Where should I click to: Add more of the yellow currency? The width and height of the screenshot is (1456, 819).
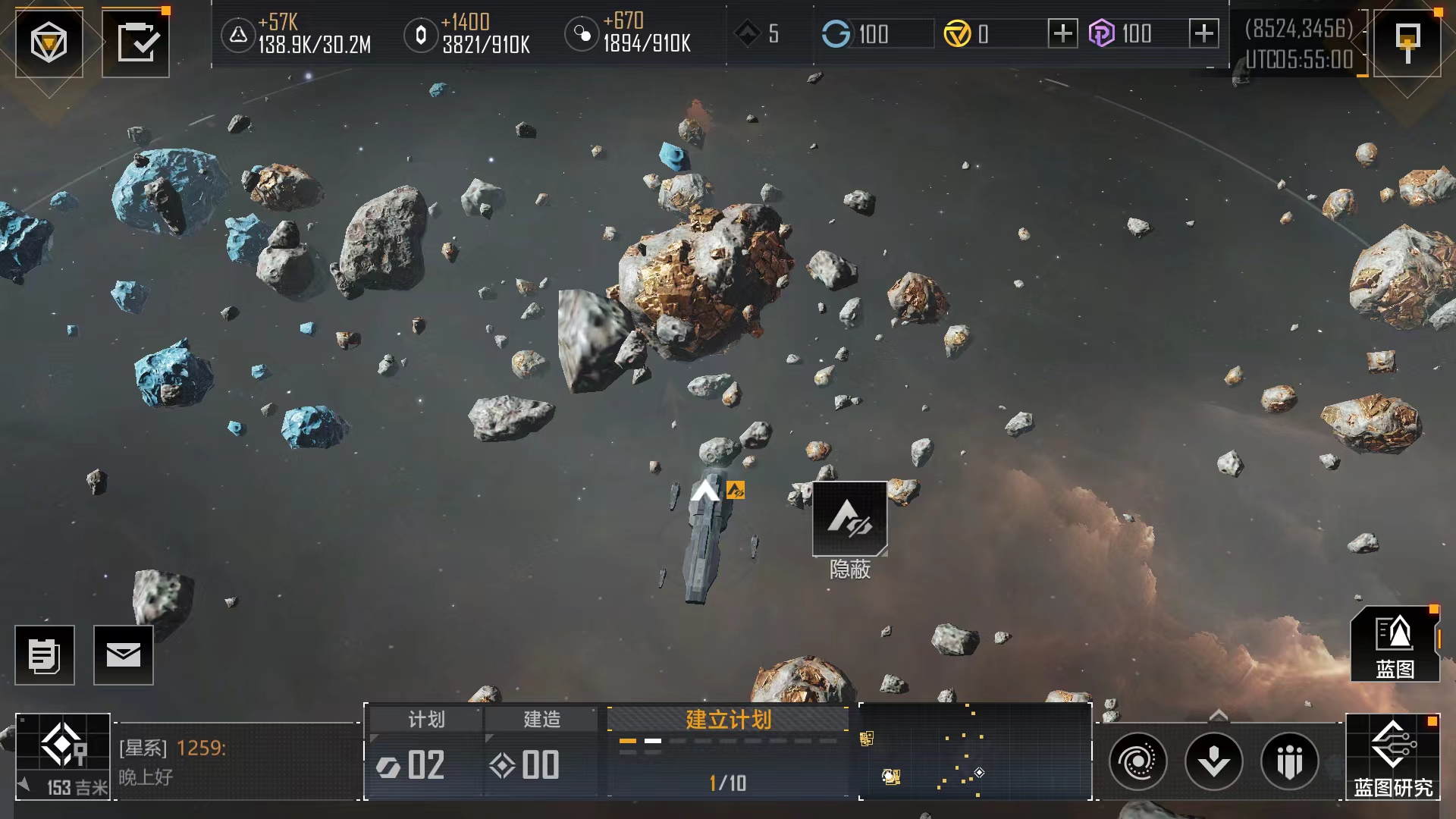click(x=1062, y=33)
